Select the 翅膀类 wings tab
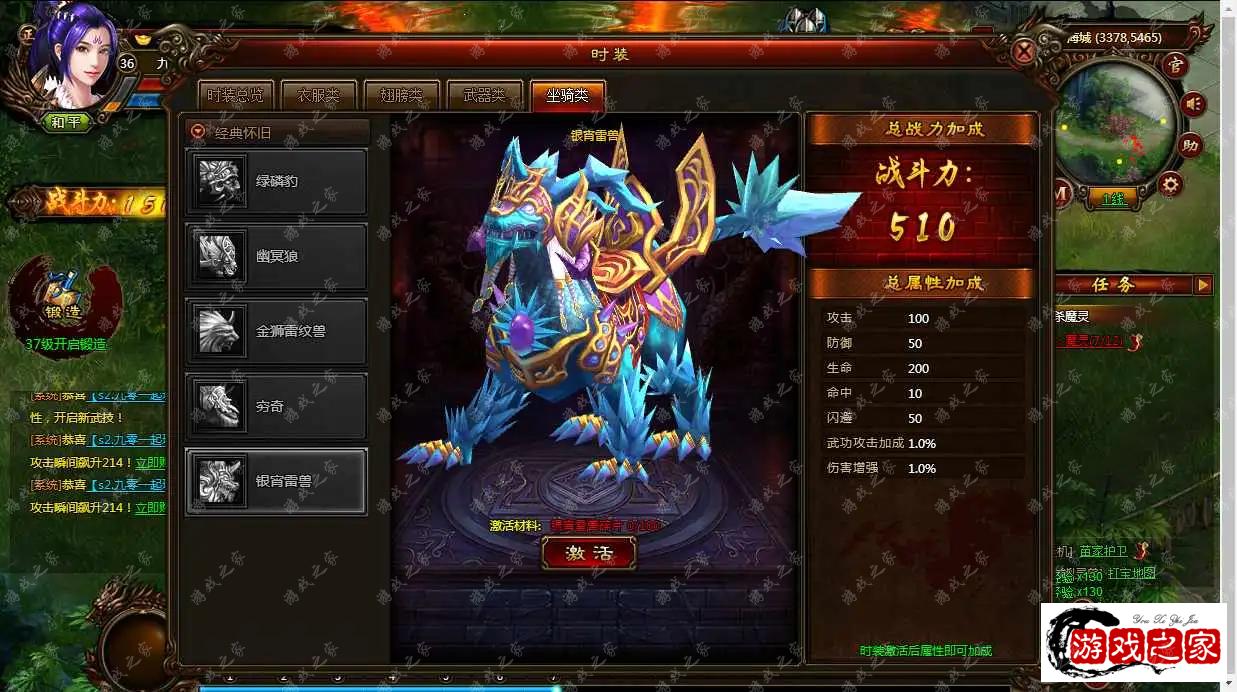 (x=401, y=96)
